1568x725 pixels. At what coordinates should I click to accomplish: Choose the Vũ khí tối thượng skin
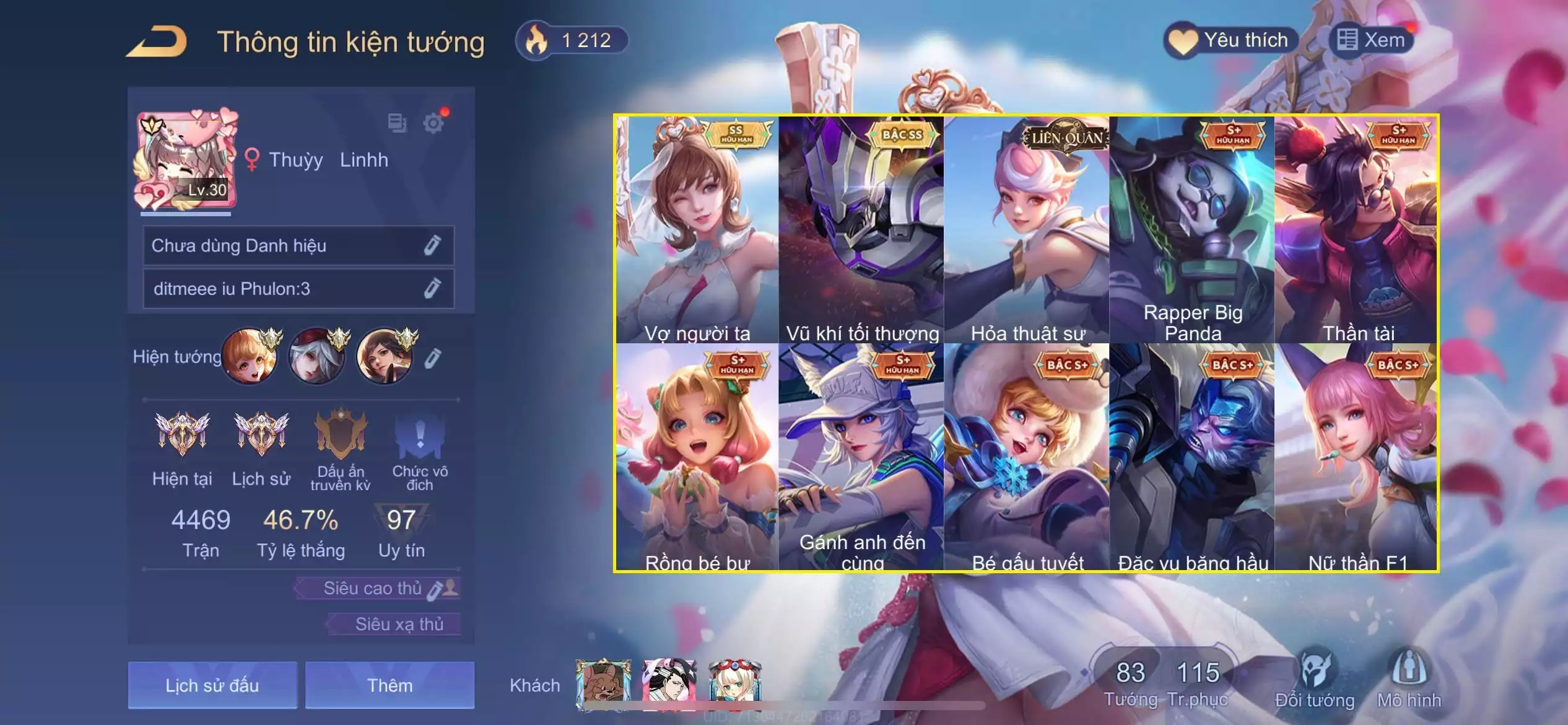point(861,229)
